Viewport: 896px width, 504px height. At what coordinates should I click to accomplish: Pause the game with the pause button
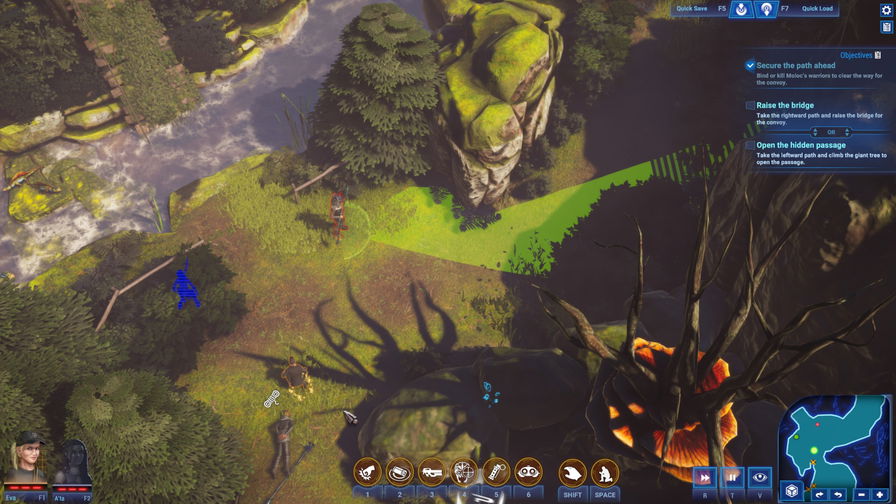[x=732, y=478]
